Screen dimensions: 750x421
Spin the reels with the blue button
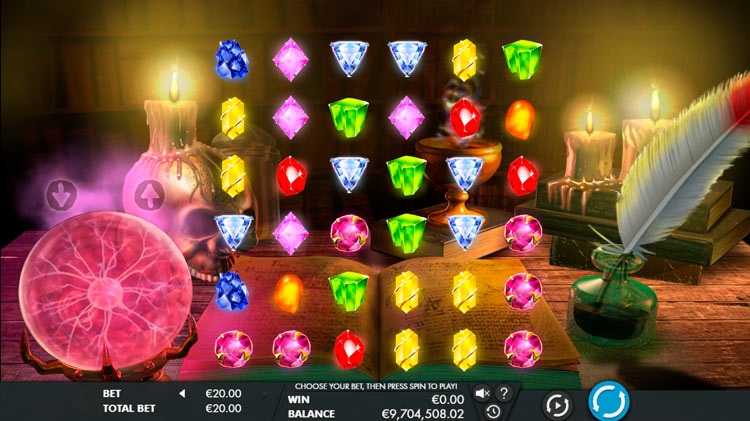pos(607,403)
